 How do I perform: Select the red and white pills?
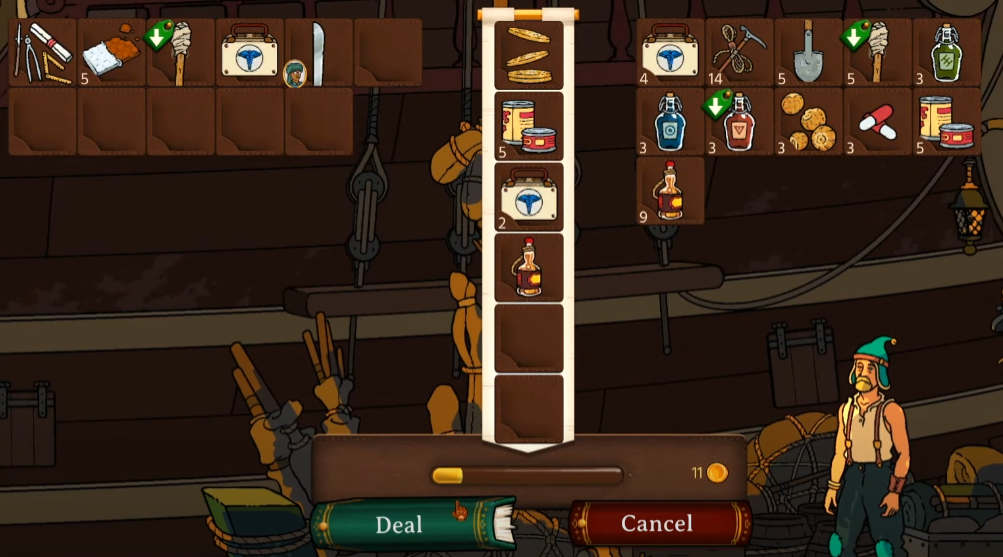878,121
